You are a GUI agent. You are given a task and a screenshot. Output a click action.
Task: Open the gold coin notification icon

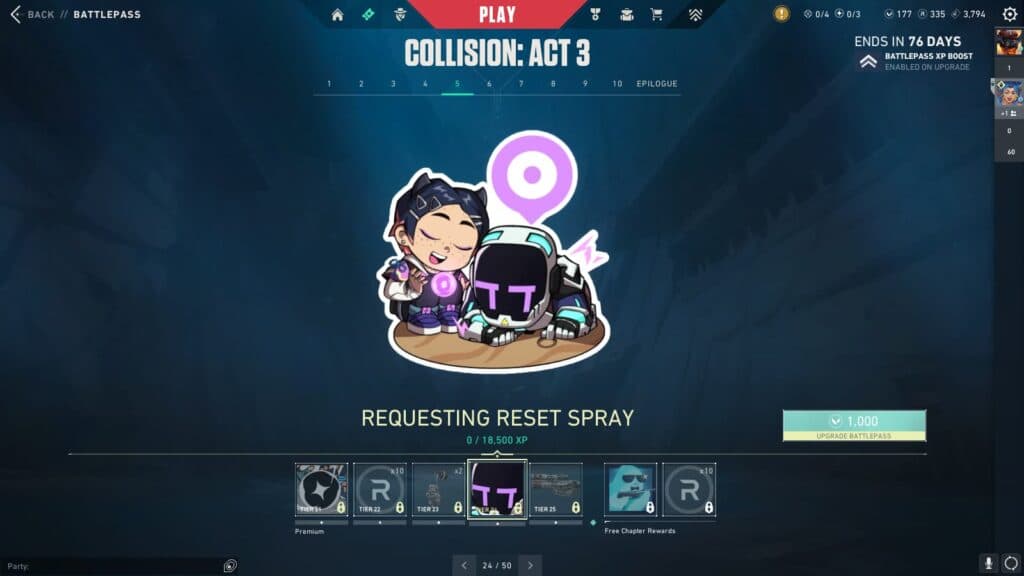coord(781,14)
